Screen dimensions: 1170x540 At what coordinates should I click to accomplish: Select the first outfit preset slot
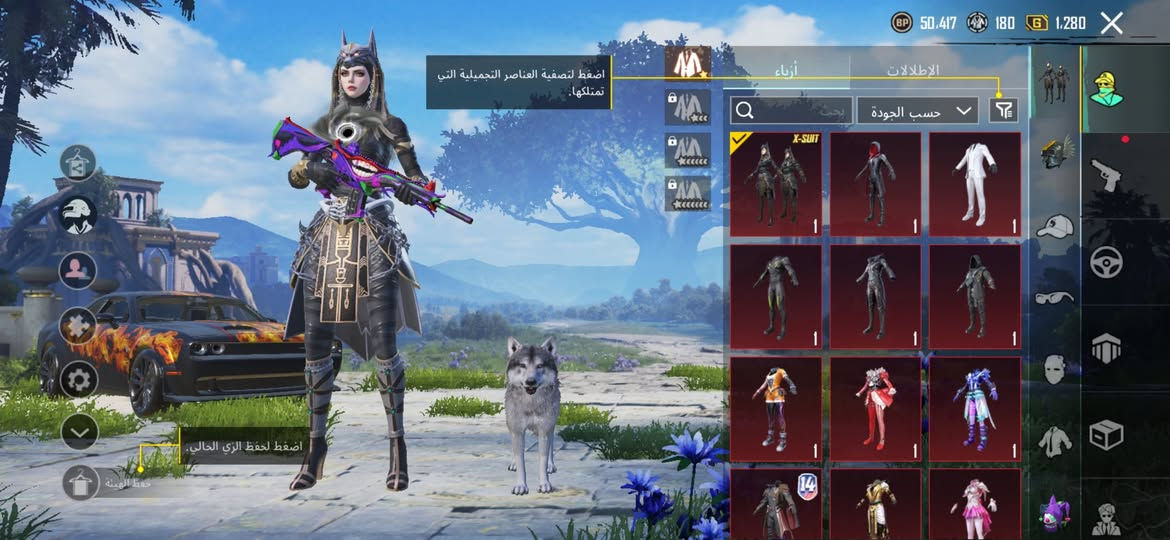tap(687, 63)
